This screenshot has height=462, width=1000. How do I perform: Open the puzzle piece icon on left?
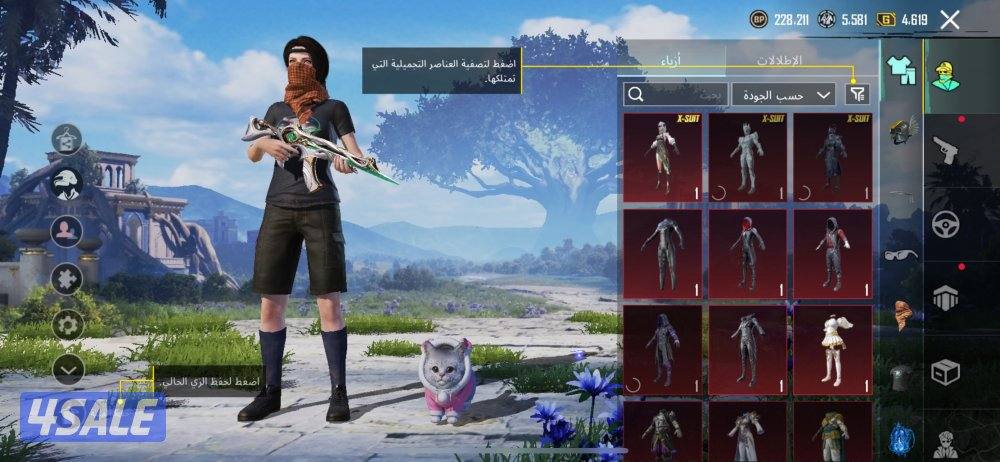click(x=67, y=277)
